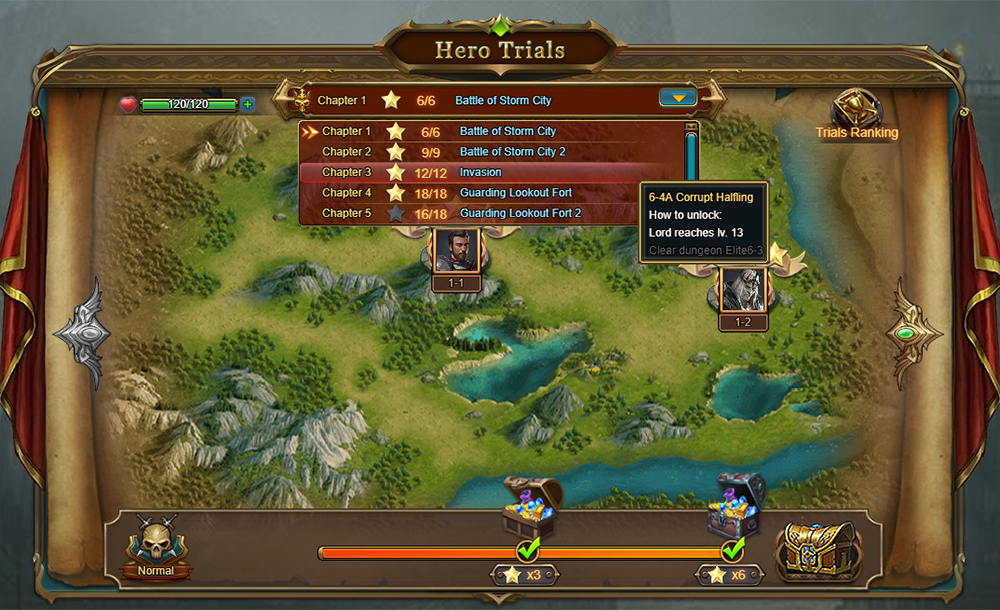Select Chapter 1 Battle of Storm City row

(x=490, y=131)
